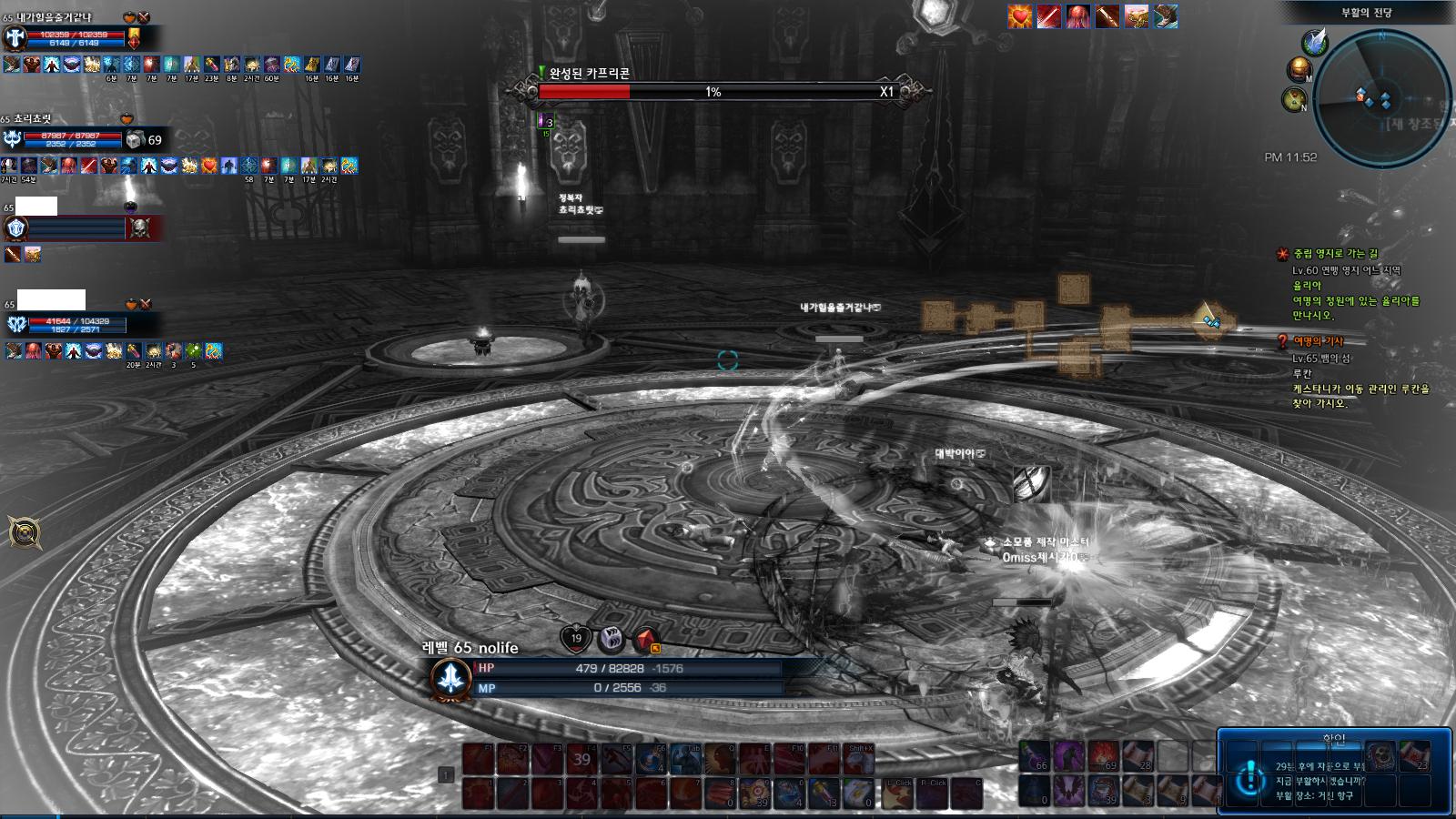
Task: Activate the purple winged skill slot
Action: [x=1069, y=790]
